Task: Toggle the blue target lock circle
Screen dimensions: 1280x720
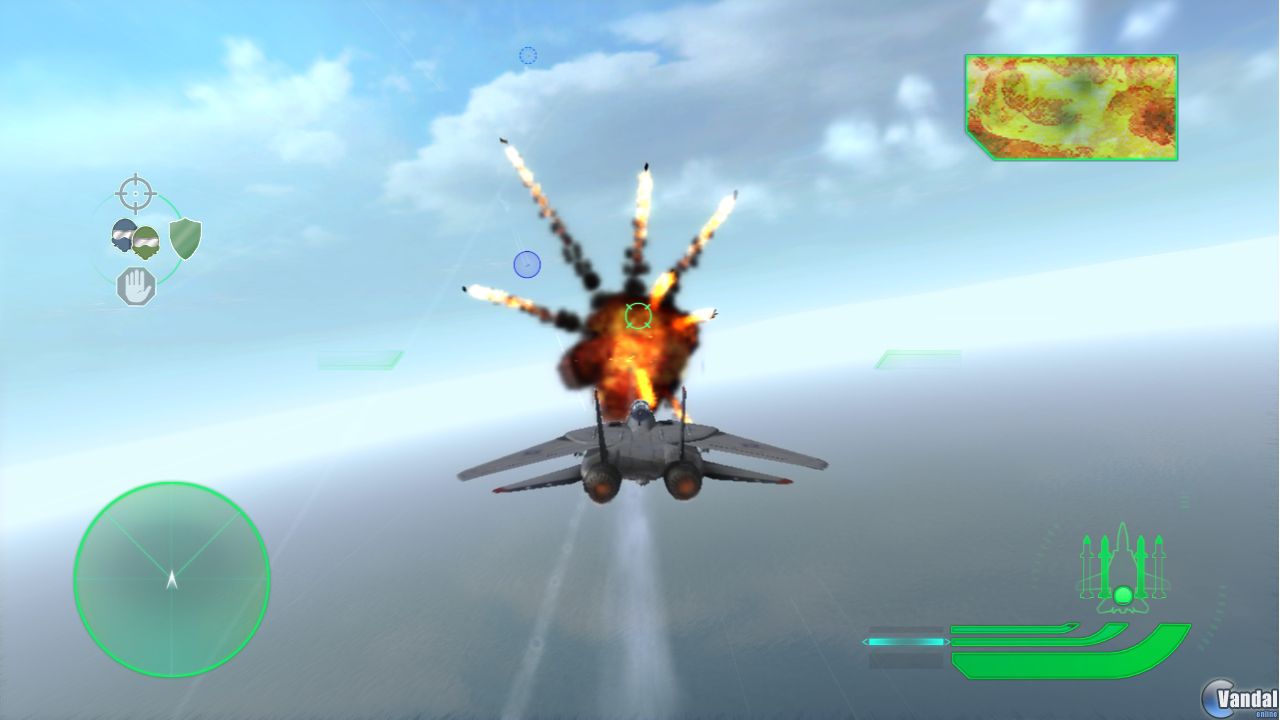Action: pyautogui.click(x=527, y=263)
